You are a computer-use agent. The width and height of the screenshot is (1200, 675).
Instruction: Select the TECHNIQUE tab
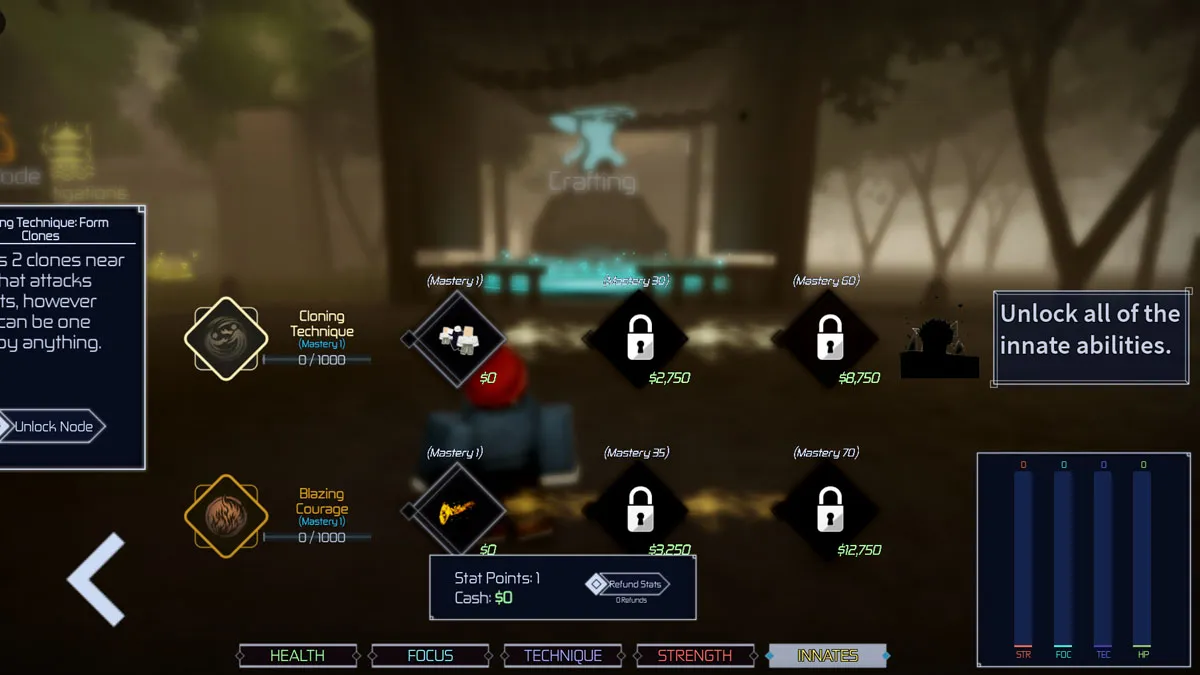click(563, 656)
